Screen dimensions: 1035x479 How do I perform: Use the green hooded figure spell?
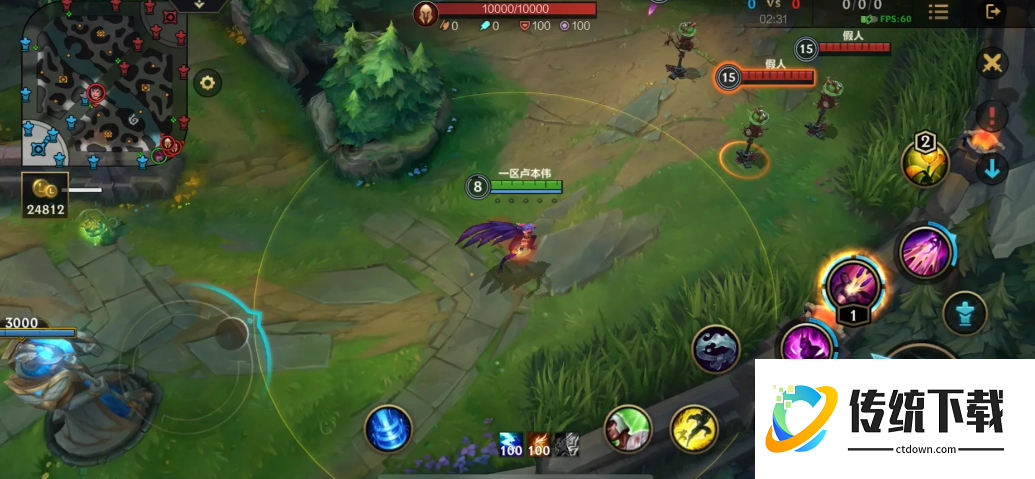point(629,430)
